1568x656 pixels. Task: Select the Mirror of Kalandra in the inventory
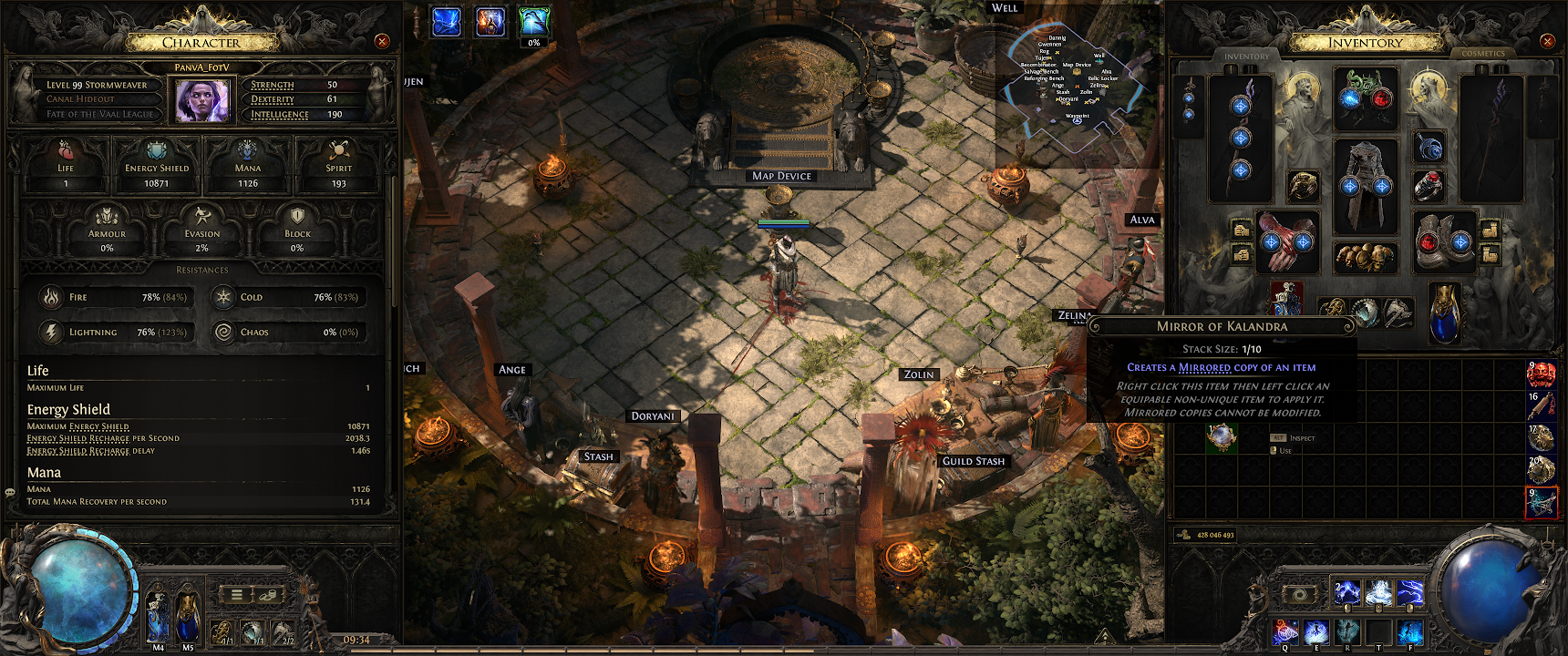(1222, 437)
